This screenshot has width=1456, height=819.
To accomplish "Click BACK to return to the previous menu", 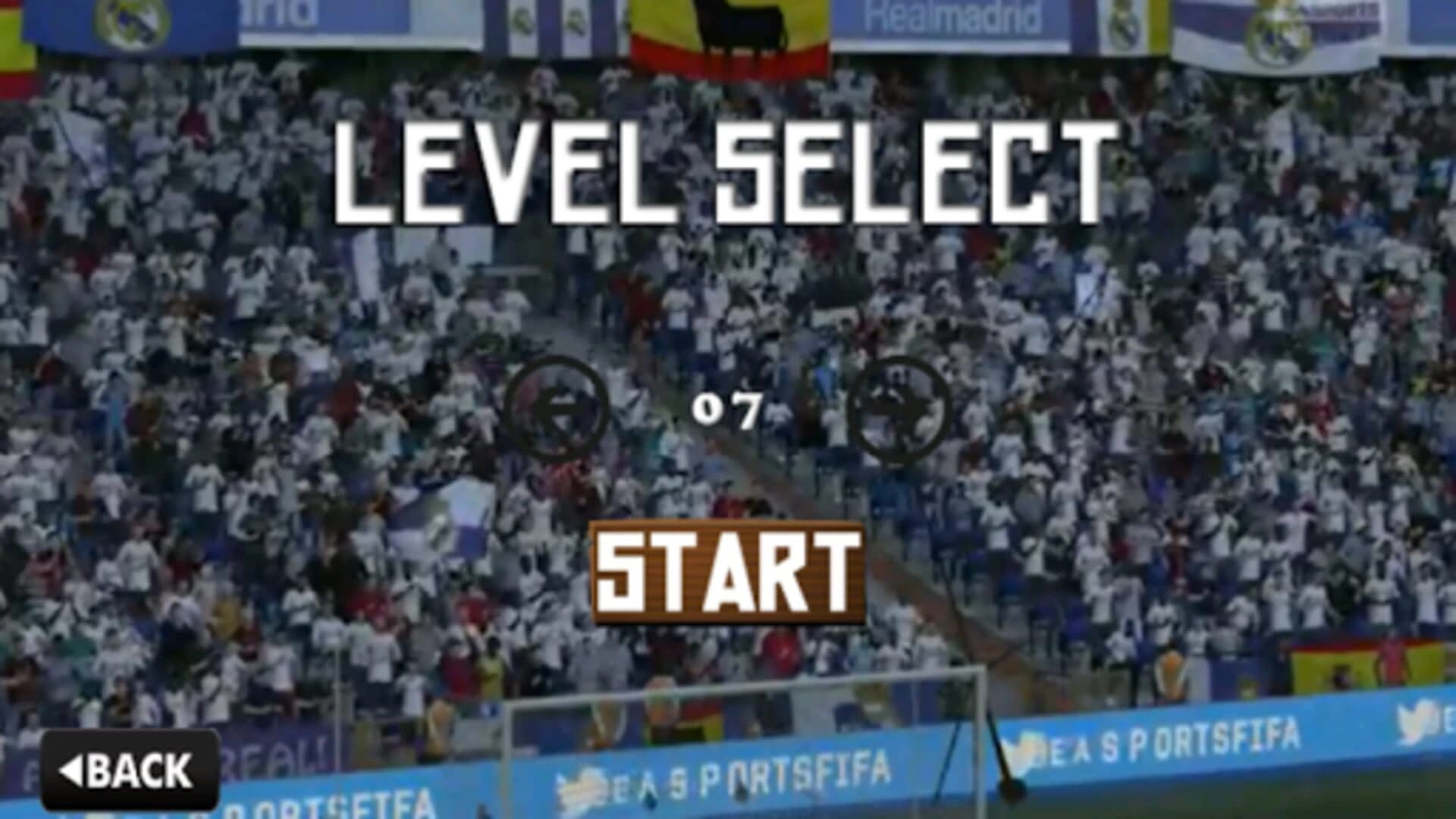I will [x=129, y=772].
